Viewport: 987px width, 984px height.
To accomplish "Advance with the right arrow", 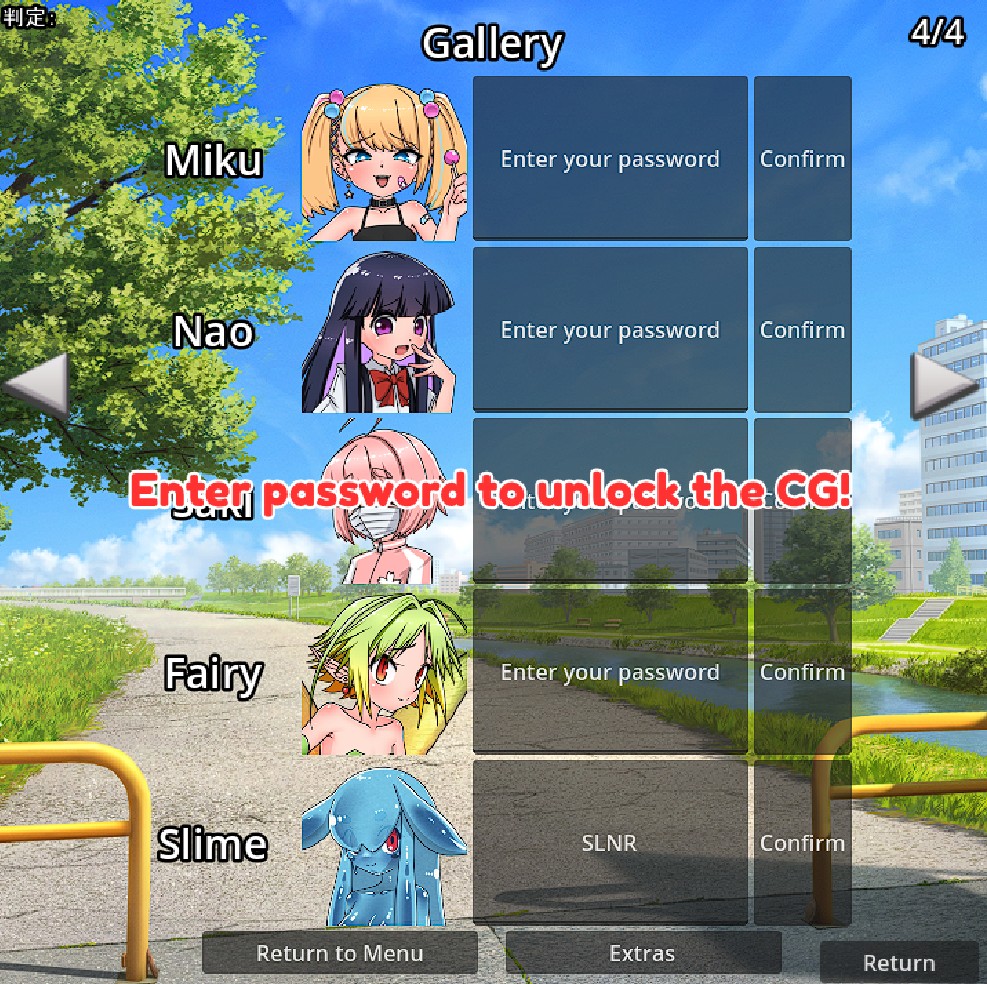I will tap(944, 385).
